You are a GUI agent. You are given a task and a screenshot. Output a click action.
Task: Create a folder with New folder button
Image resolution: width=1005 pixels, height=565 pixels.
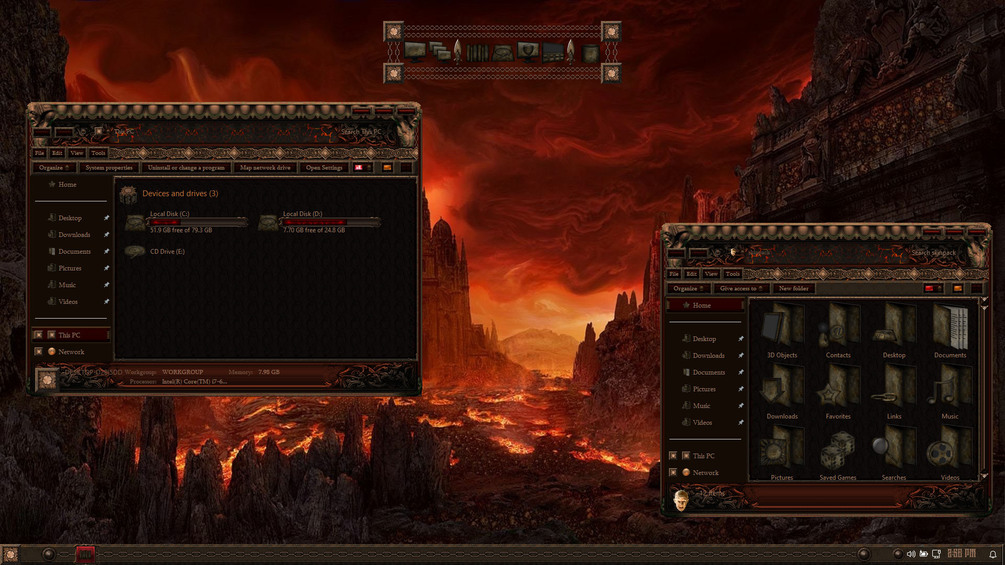pyautogui.click(x=794, y=288)
